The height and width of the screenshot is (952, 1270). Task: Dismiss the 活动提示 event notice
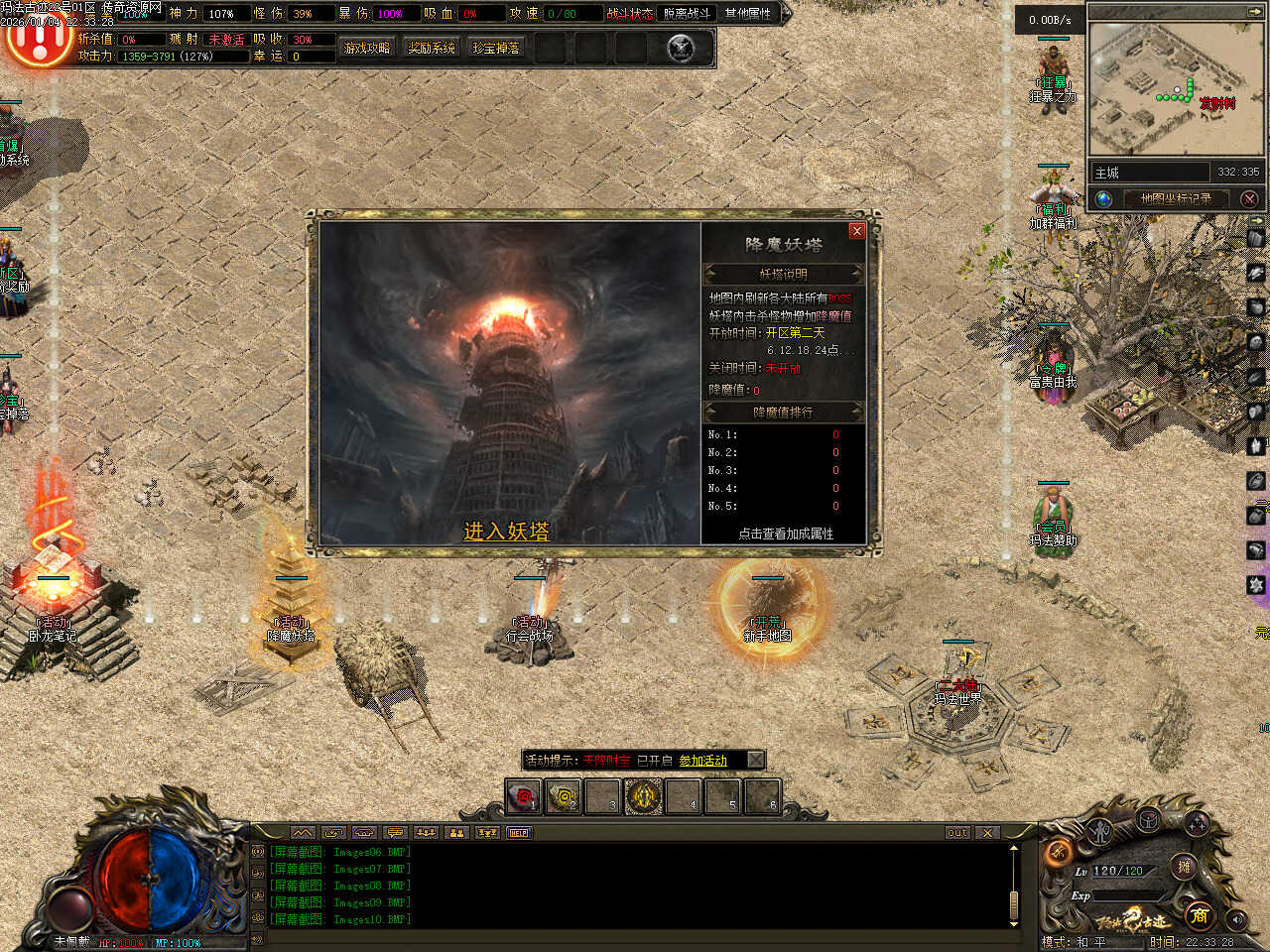[x=755, y=761]
